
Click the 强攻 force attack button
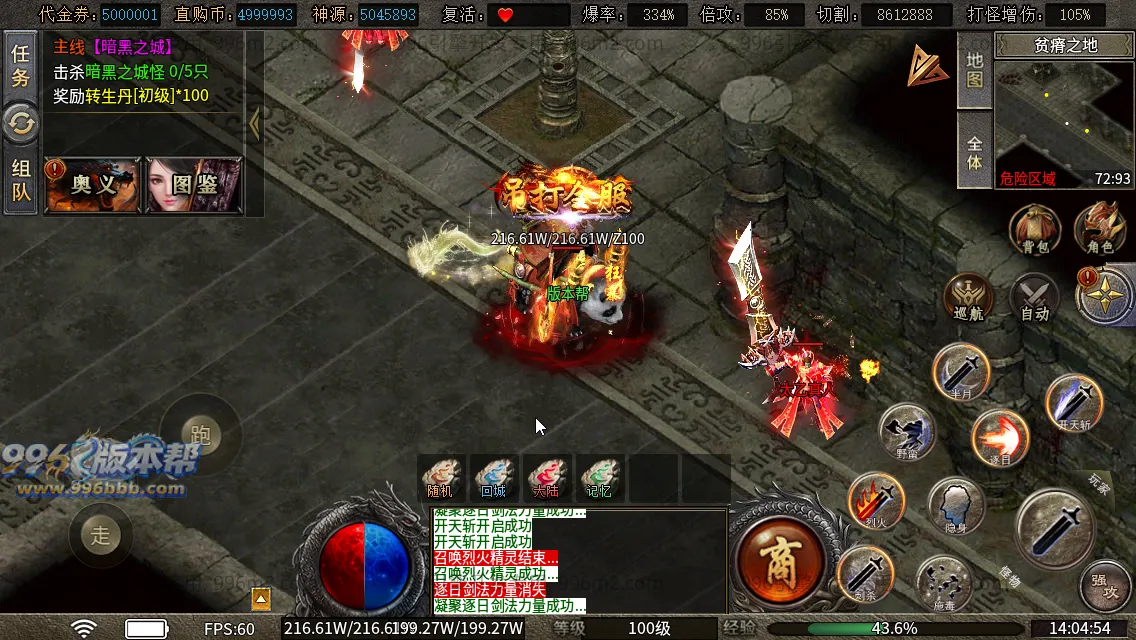(x=1105, y=586)
